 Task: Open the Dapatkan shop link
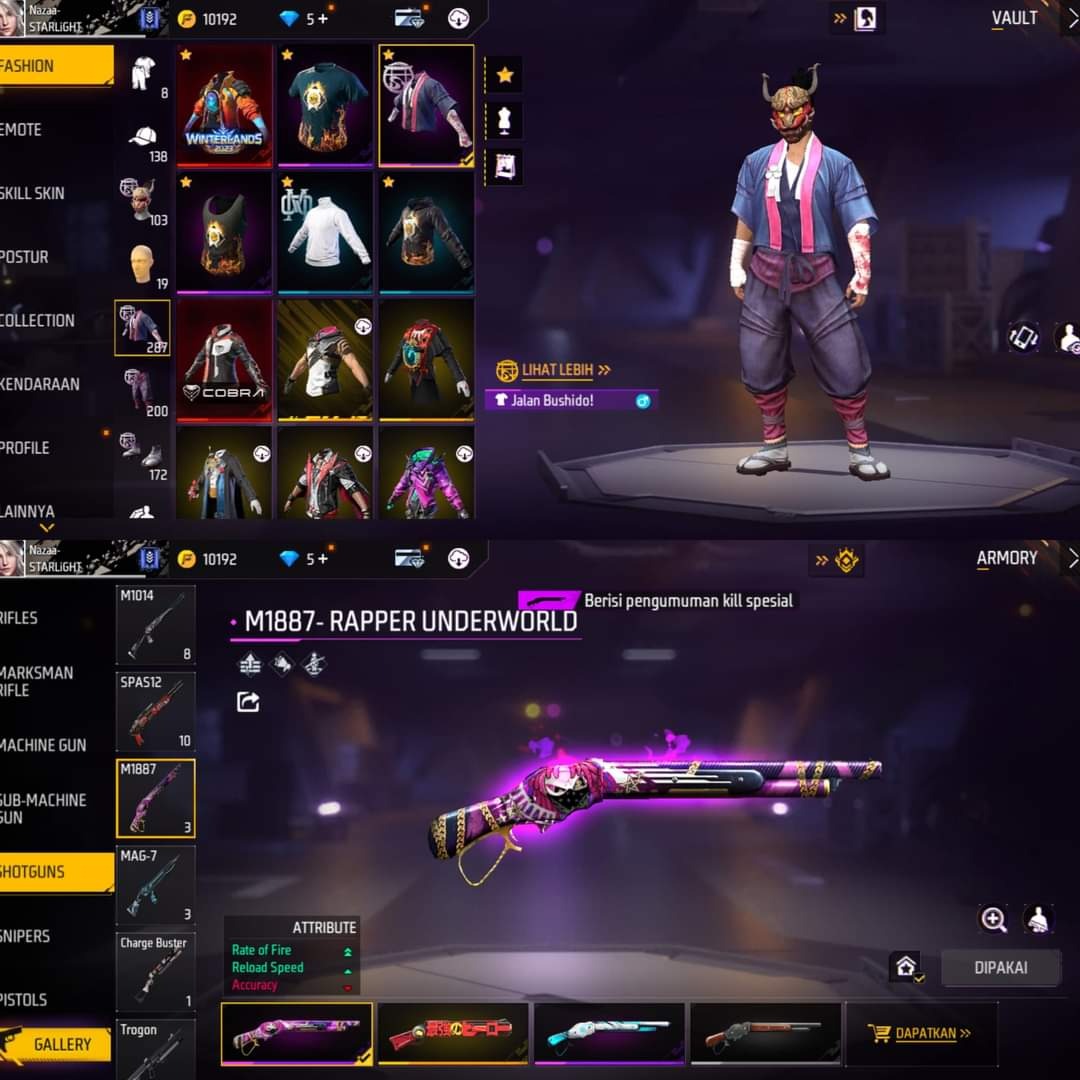tap(921, 1033)
